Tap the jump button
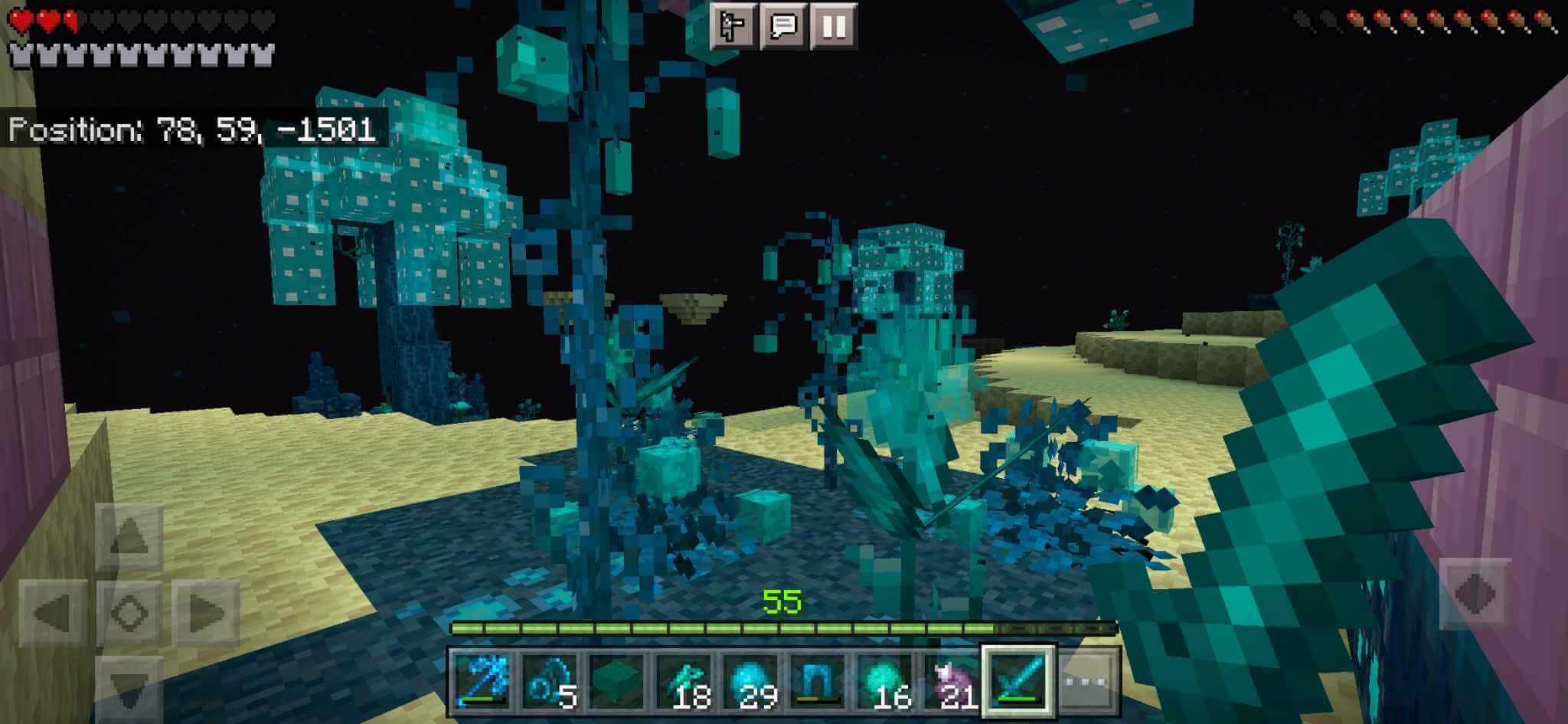Viewport: 1568px width, 724px height. [1475, 594]
